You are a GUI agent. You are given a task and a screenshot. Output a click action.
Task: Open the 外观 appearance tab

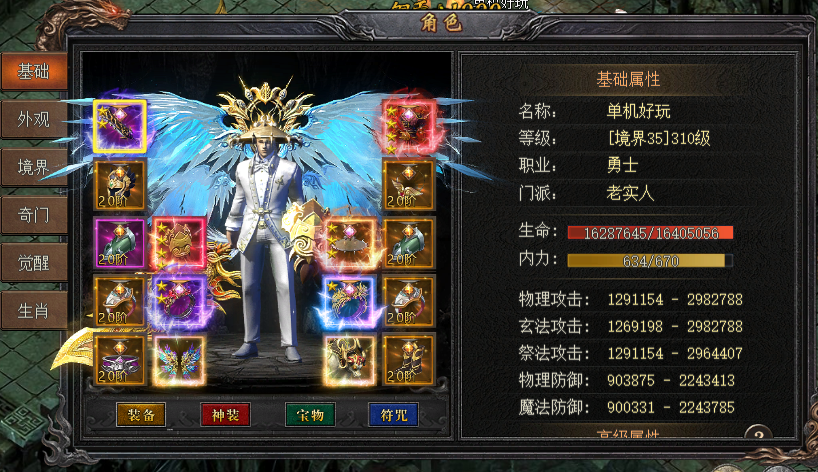pyautogui.click(x=33, y=120)
